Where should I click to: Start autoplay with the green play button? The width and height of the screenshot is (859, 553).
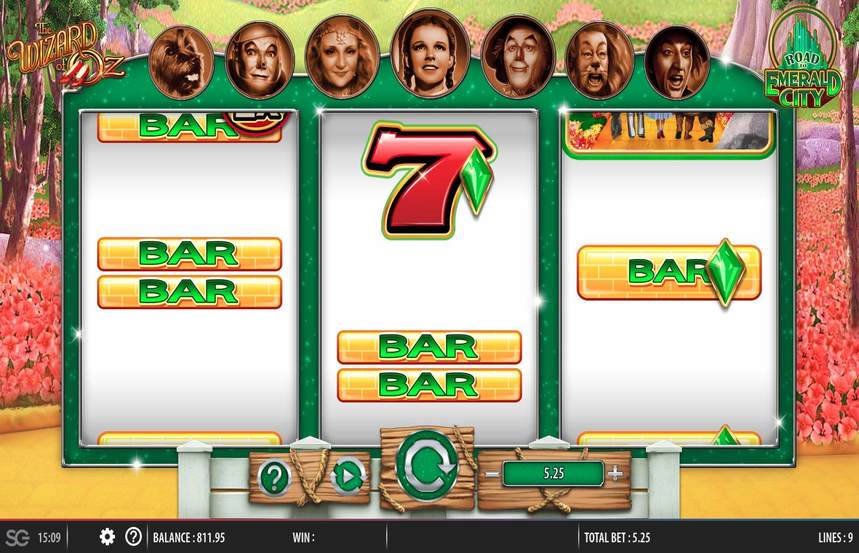(x=346, y=478)
